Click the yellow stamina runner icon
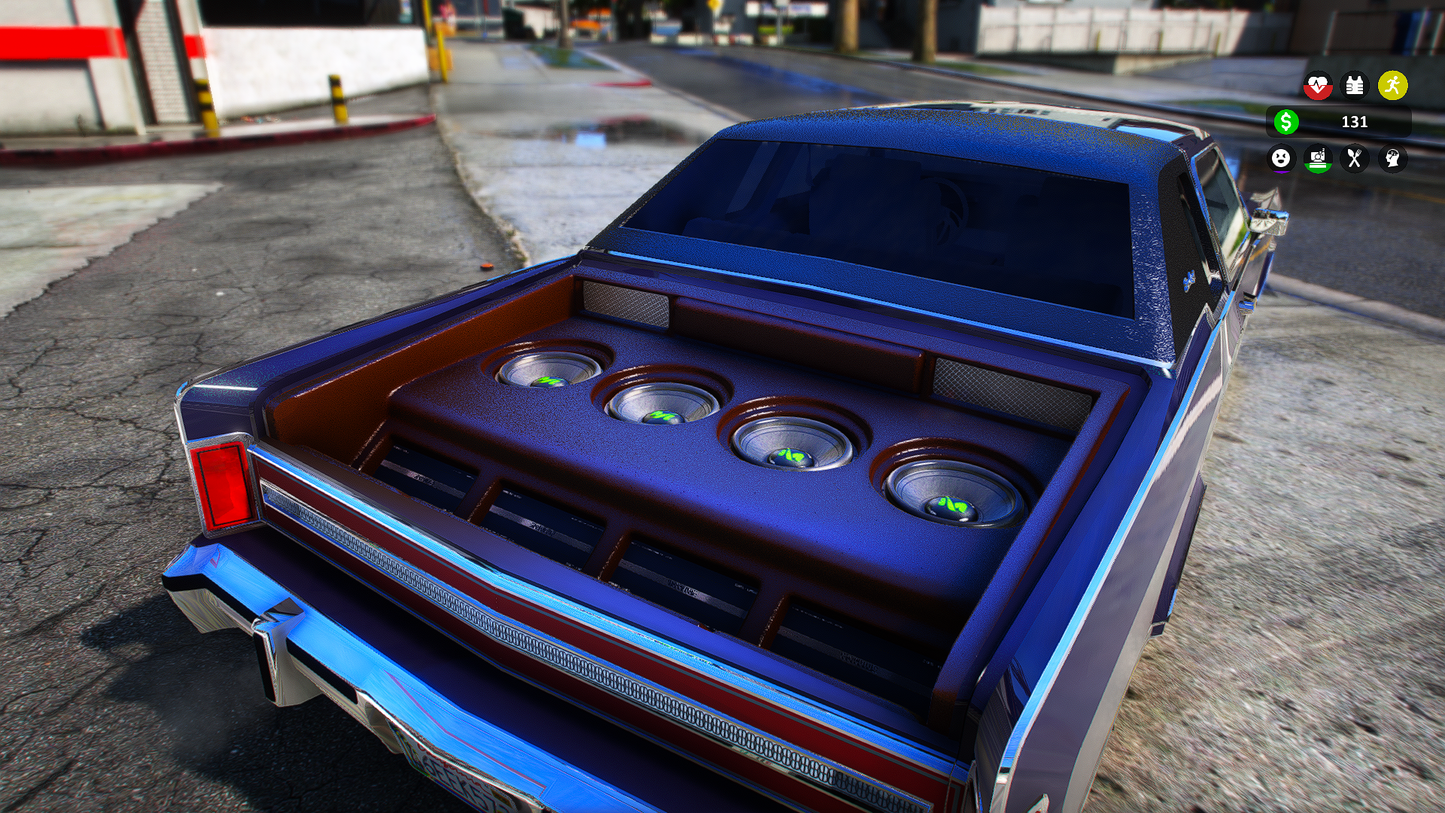This screenshot has width=1445, height=813. point(1393,86)
